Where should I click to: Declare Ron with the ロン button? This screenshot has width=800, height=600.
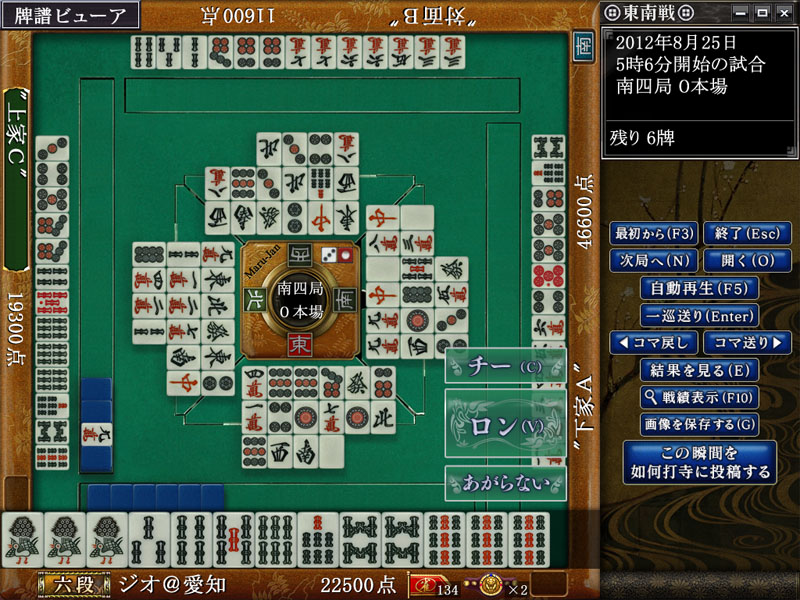tap(505, 426)
